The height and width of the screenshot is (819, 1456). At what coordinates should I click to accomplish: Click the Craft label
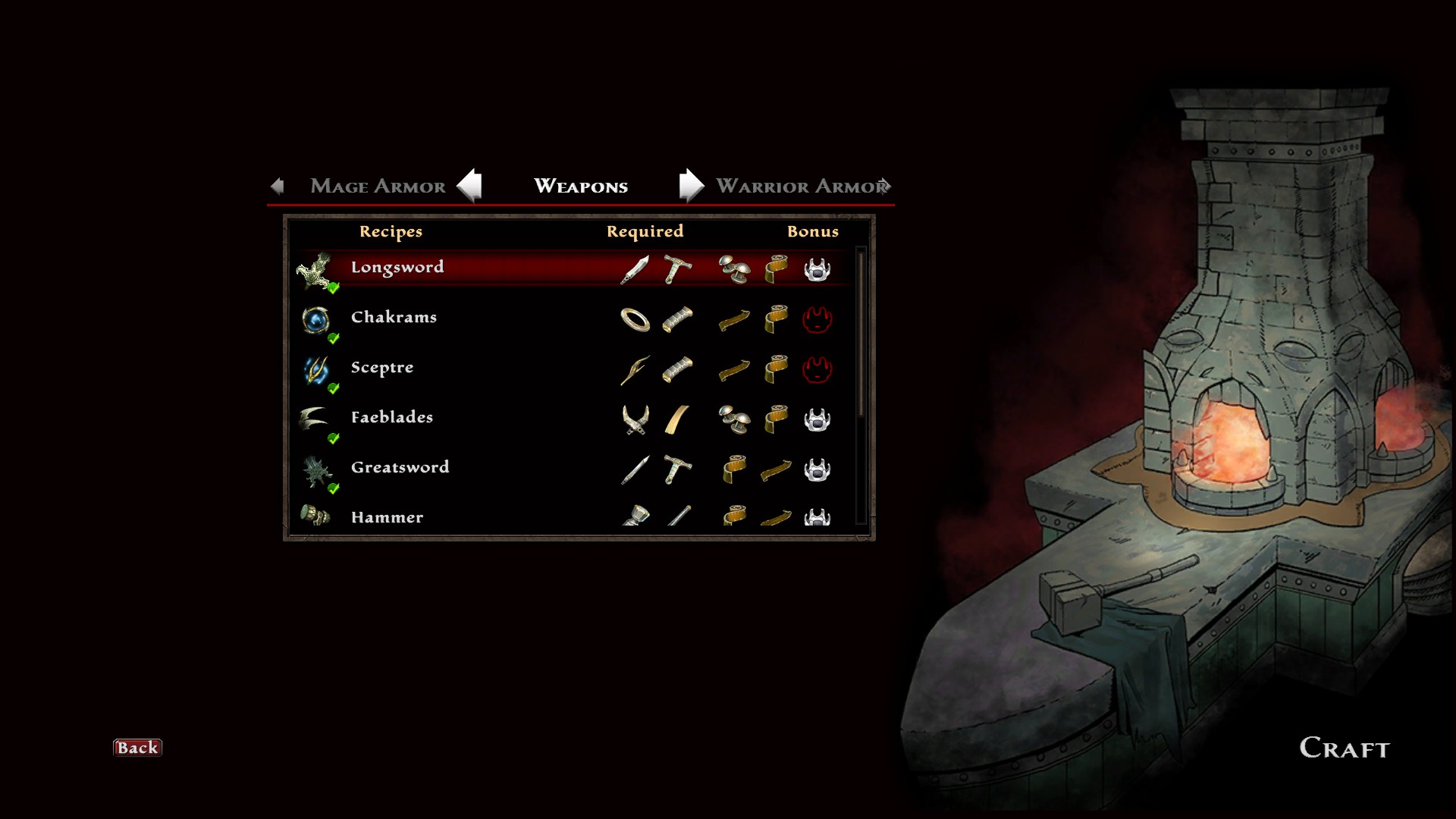[x=1343, y=748]
